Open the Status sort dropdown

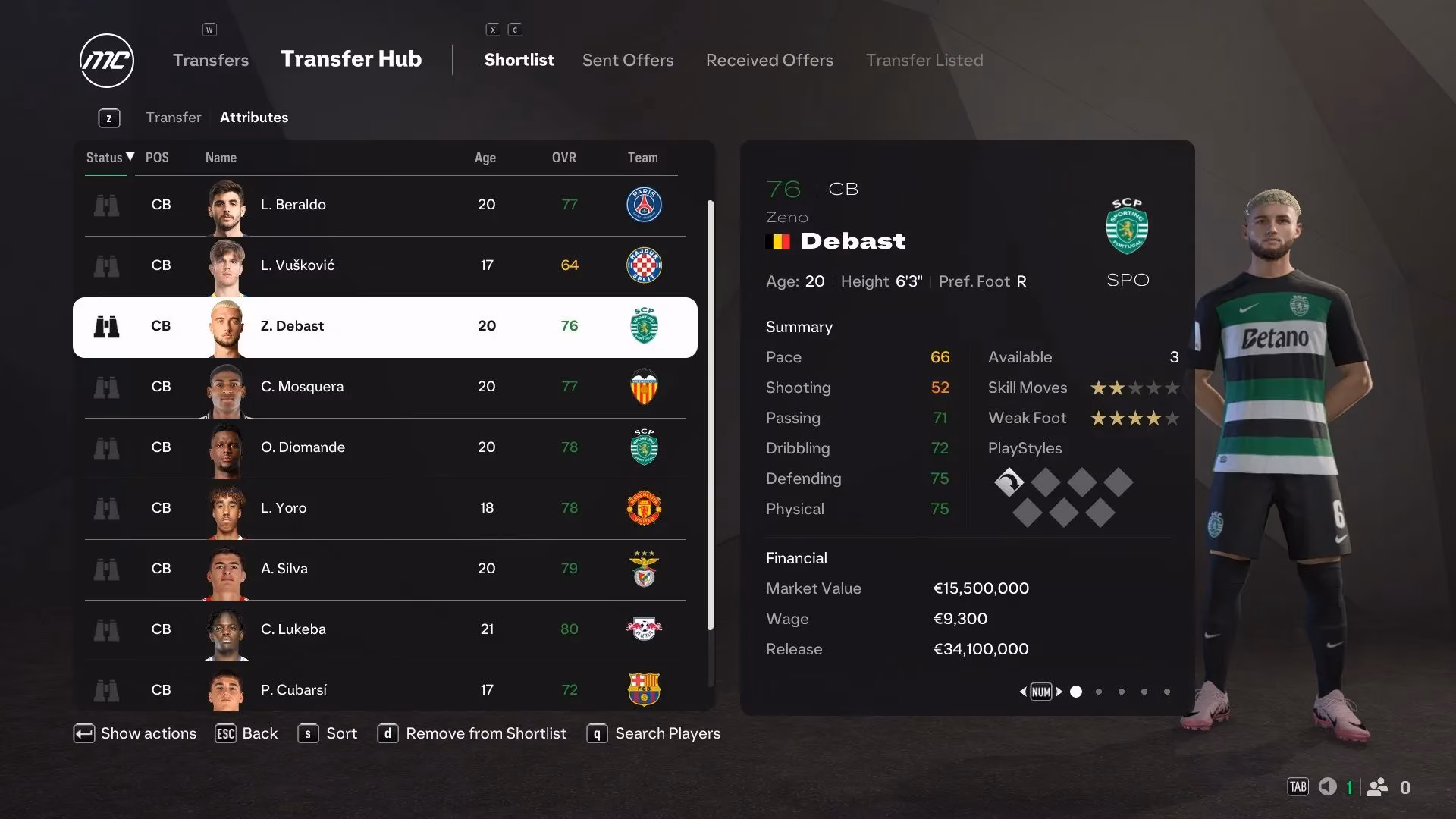click(x=106, y=158)
